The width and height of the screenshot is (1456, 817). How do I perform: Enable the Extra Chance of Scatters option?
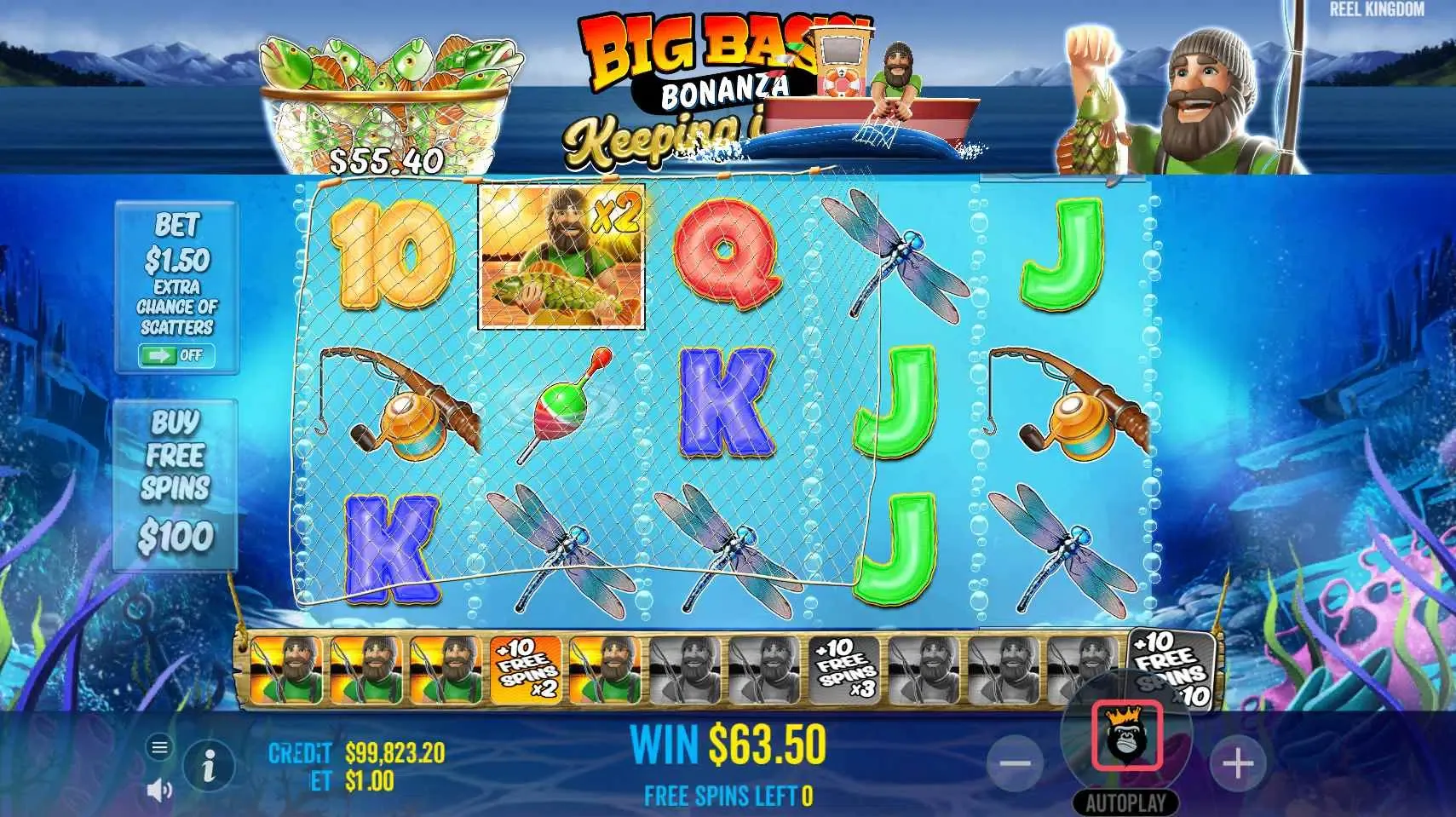pyautogui.click(x=176, y=356)
